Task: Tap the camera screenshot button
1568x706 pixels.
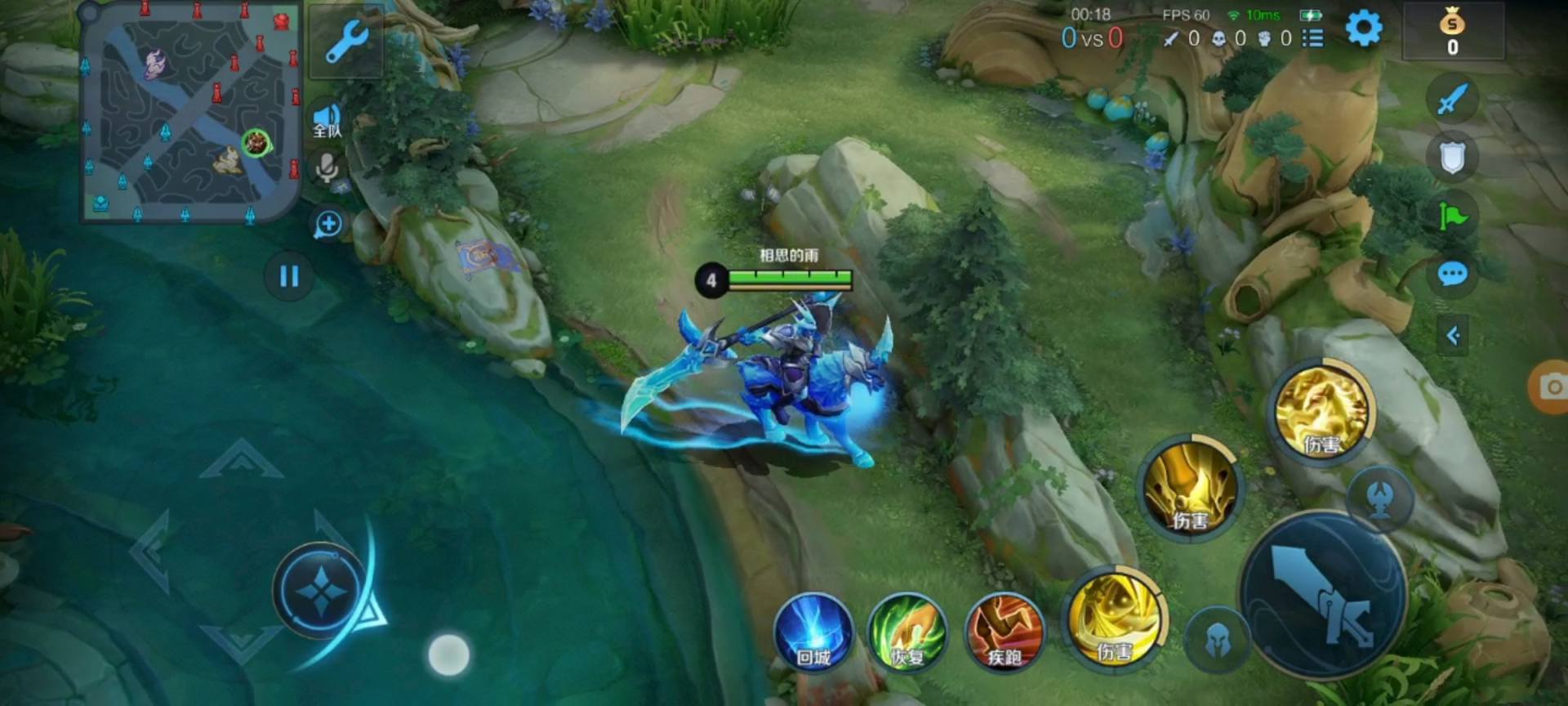Action: coord(1549,387)
